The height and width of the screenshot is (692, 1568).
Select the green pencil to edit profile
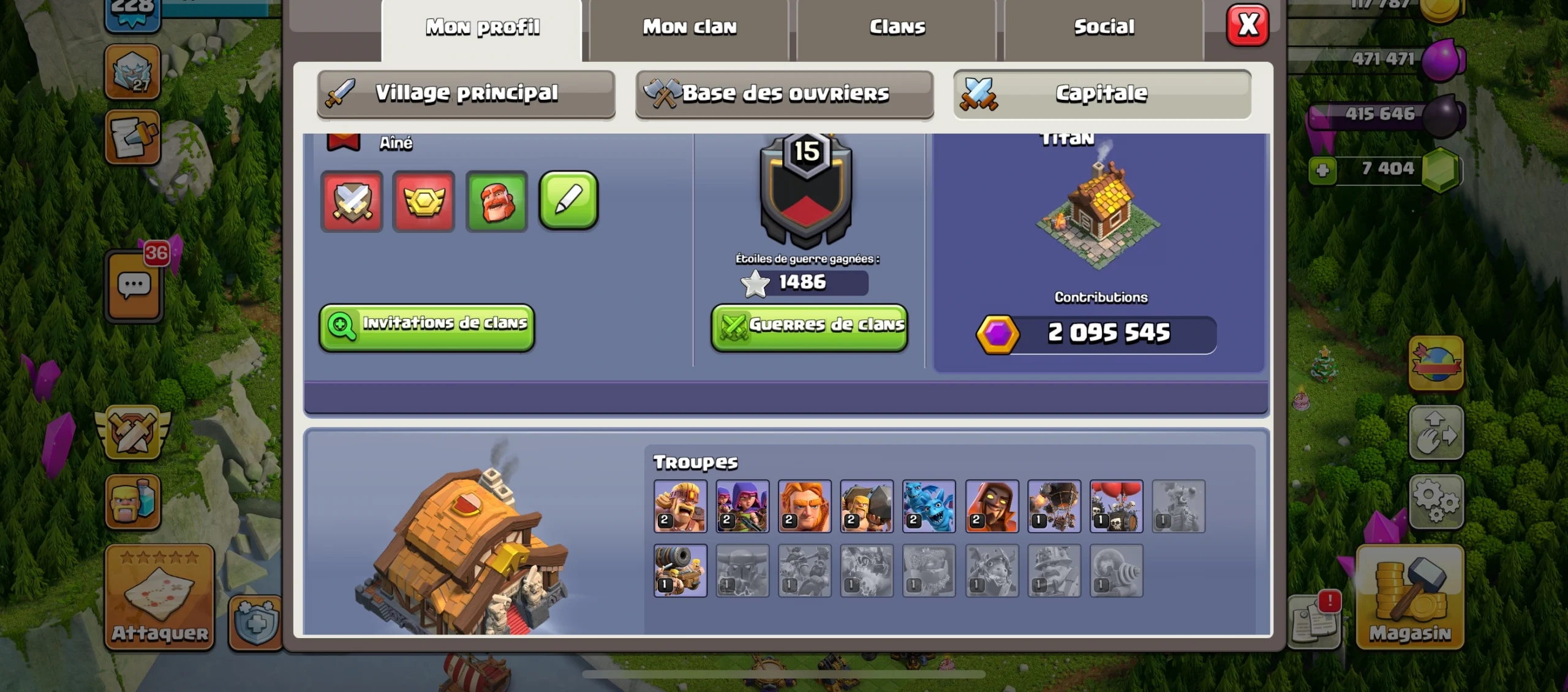point(568,201)
